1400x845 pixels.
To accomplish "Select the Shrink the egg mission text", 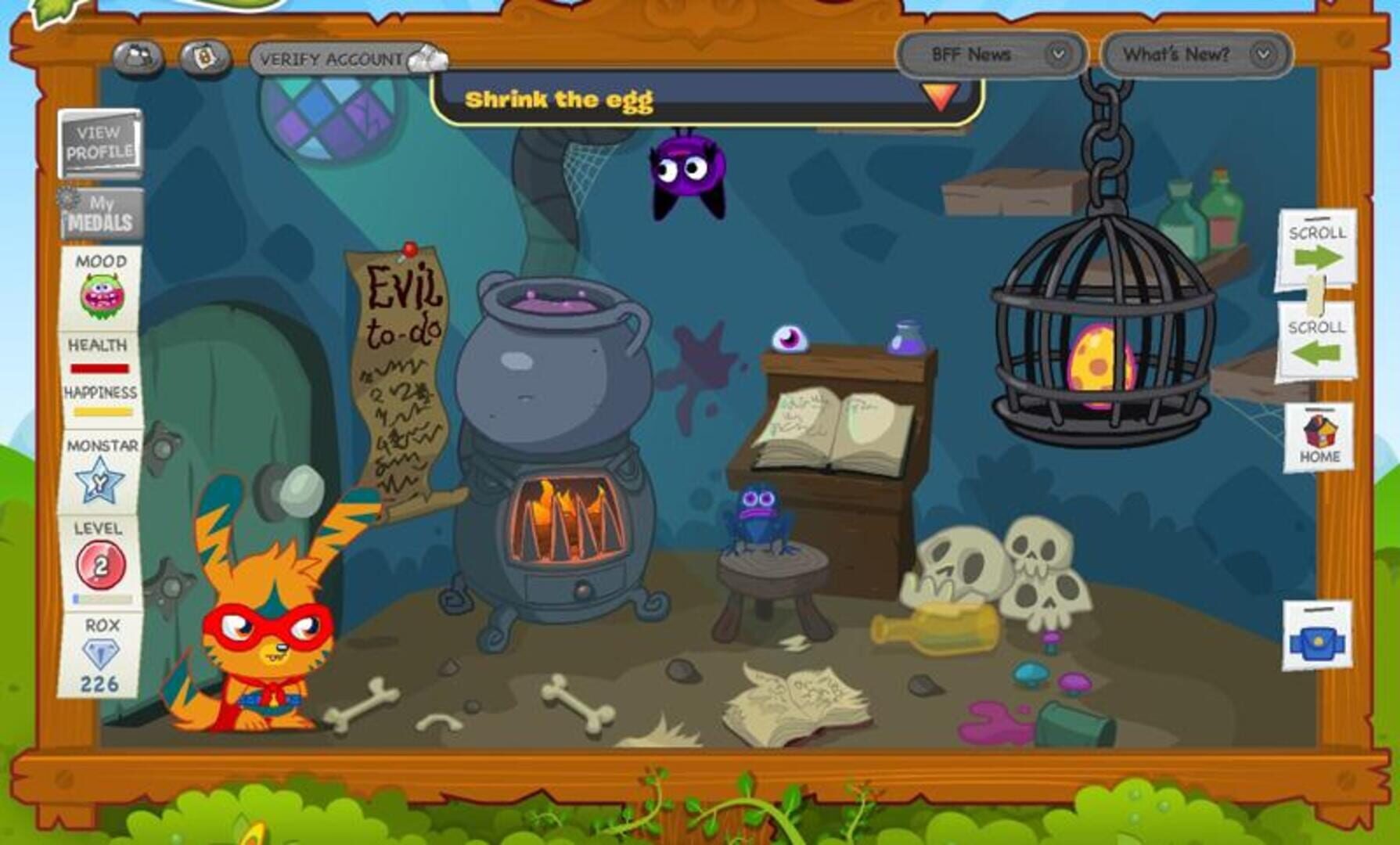I will coord(560,100).
